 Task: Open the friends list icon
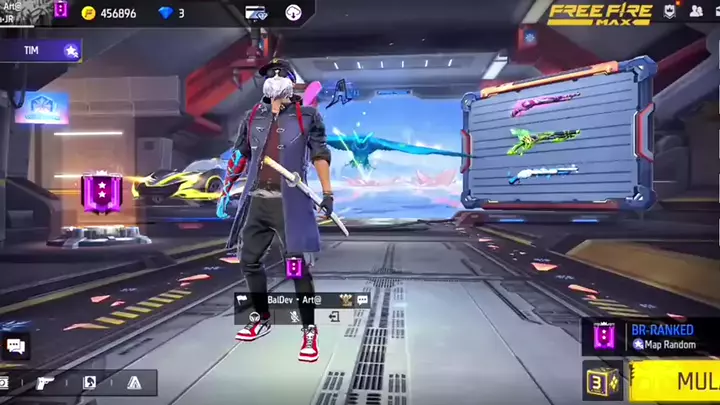coord(696,12)
